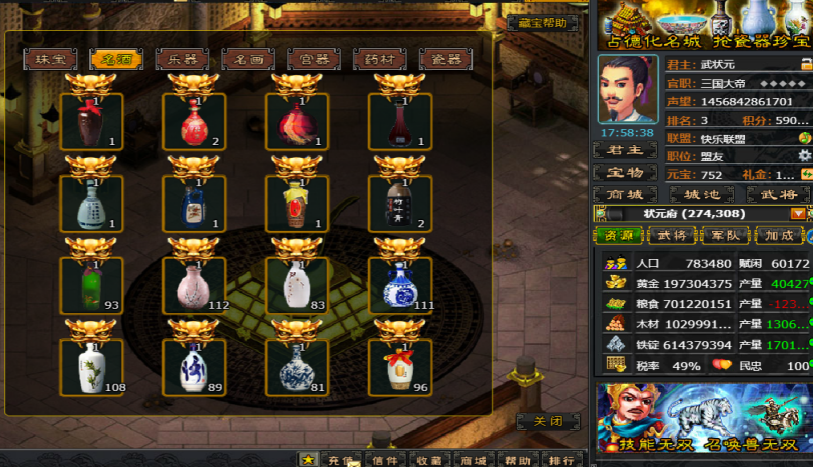Show the 加成 bonus tab
This screenshot has width=813, height=467.
click(x=779, y=236)
